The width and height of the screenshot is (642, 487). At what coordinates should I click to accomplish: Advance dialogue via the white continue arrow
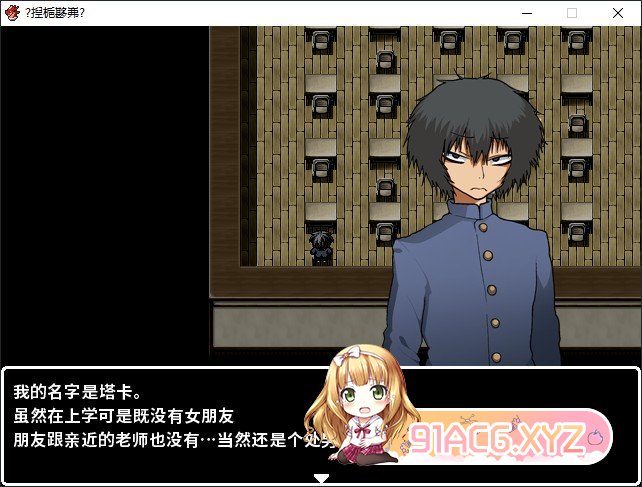click(x=321, y=478)
